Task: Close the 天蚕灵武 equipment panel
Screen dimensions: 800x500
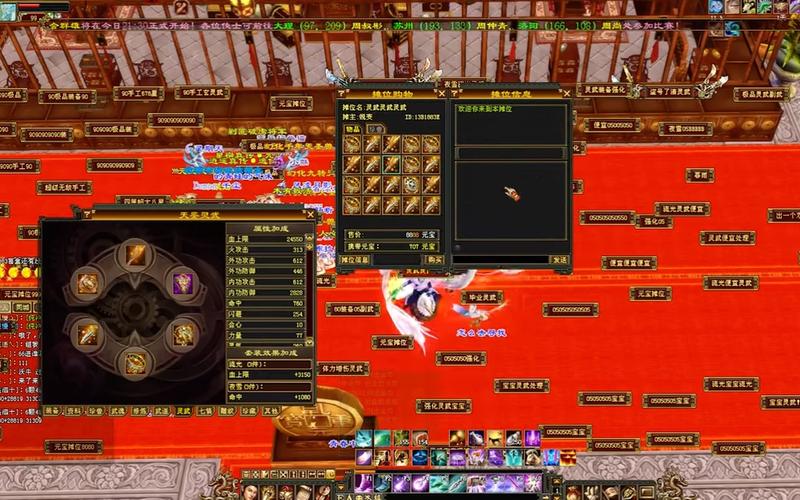Action: 310,214
